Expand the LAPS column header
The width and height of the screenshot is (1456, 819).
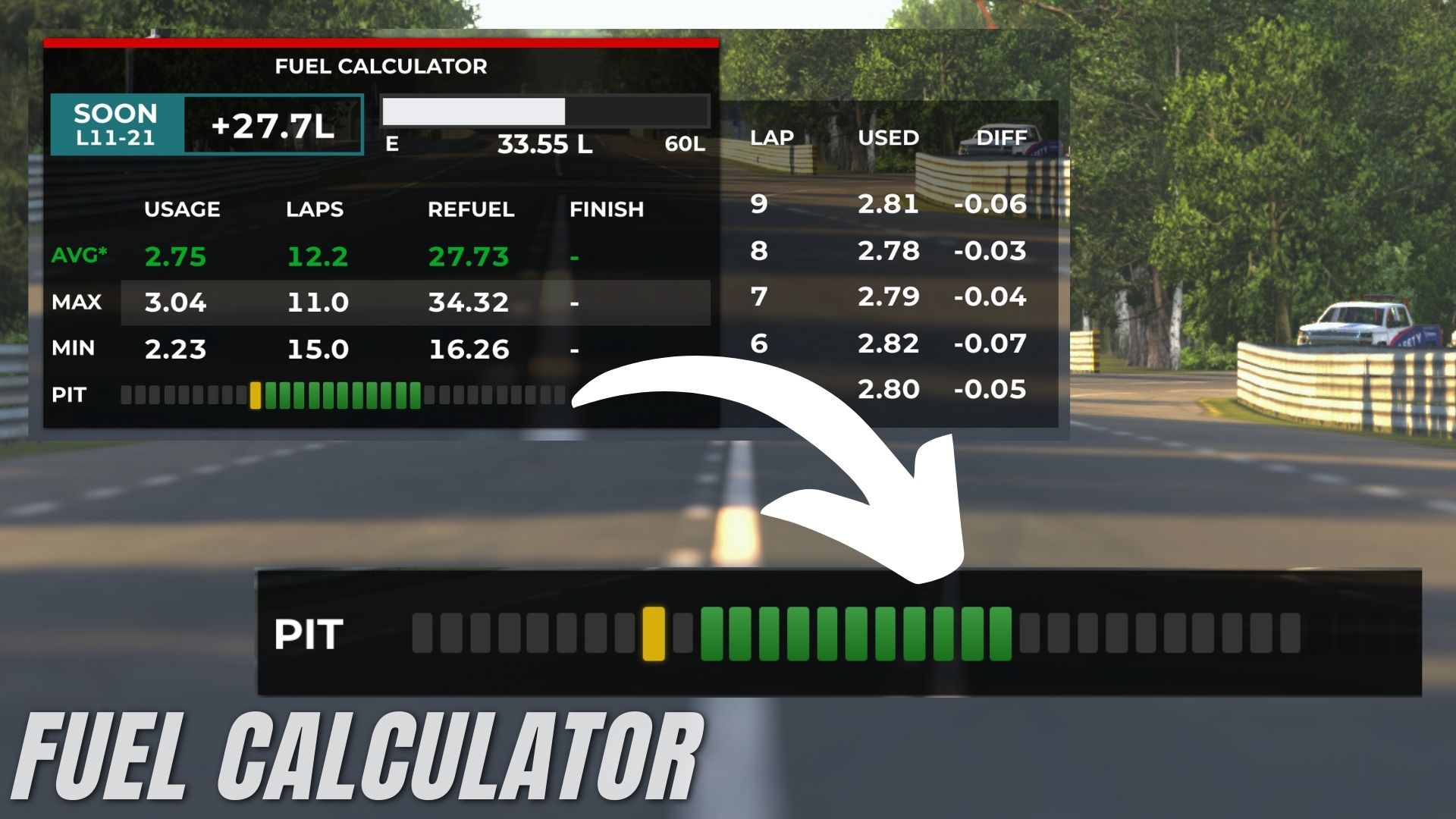click(x=315, y=210)
